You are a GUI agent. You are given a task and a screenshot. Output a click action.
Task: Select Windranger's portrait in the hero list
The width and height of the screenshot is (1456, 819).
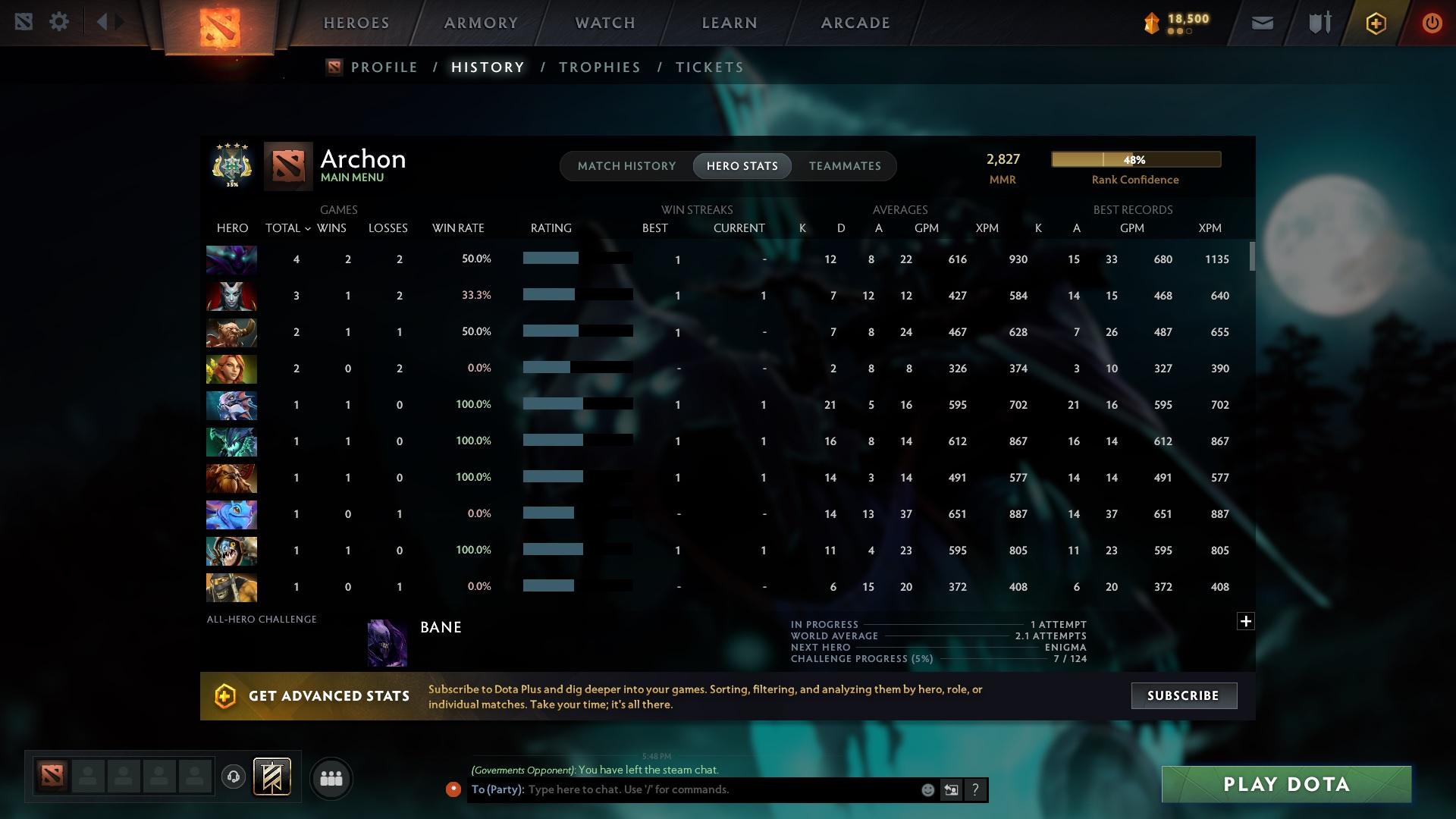[231, 369]
